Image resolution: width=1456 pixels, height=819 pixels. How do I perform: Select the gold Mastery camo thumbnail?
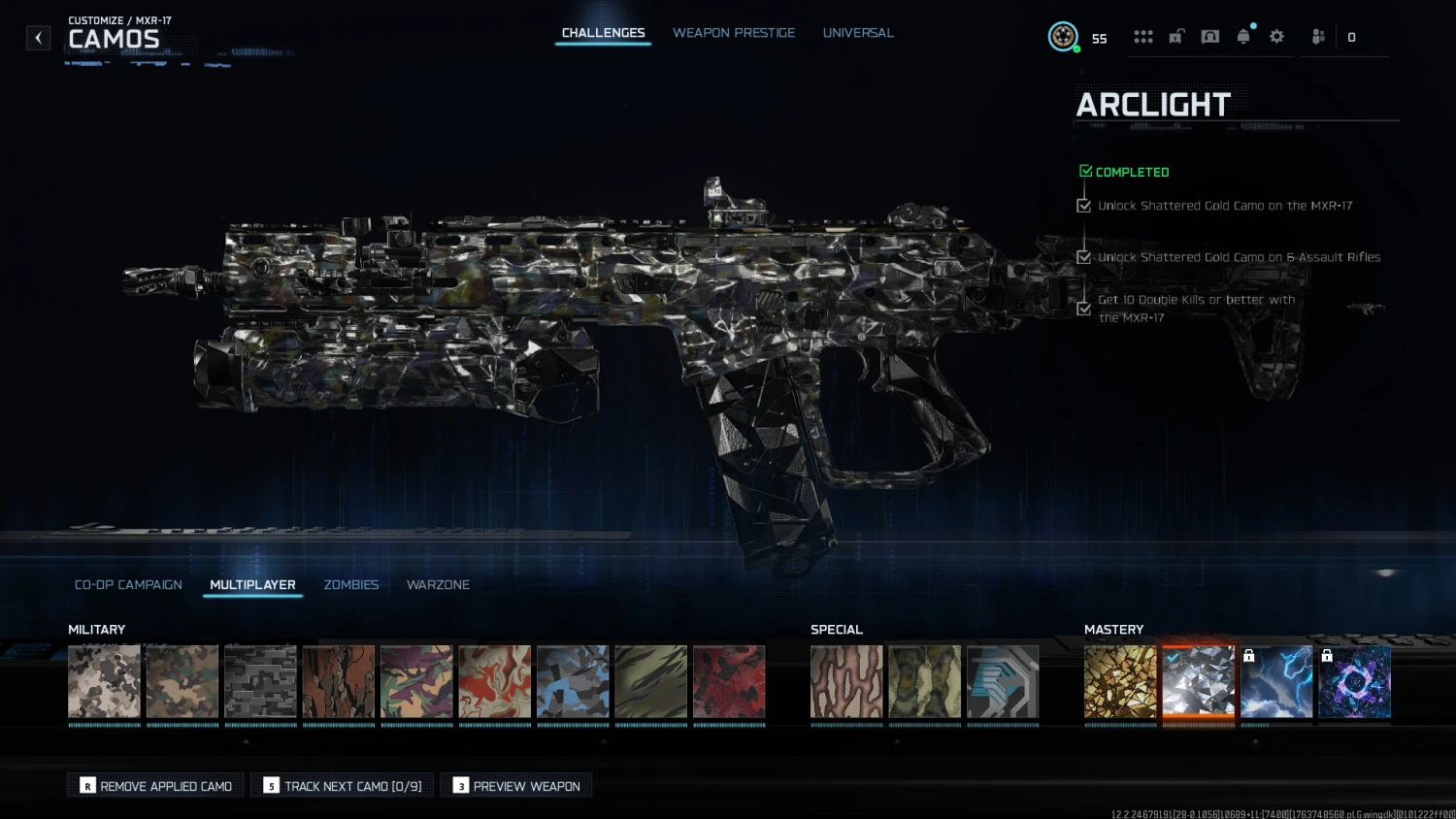tap(1120, 681)
